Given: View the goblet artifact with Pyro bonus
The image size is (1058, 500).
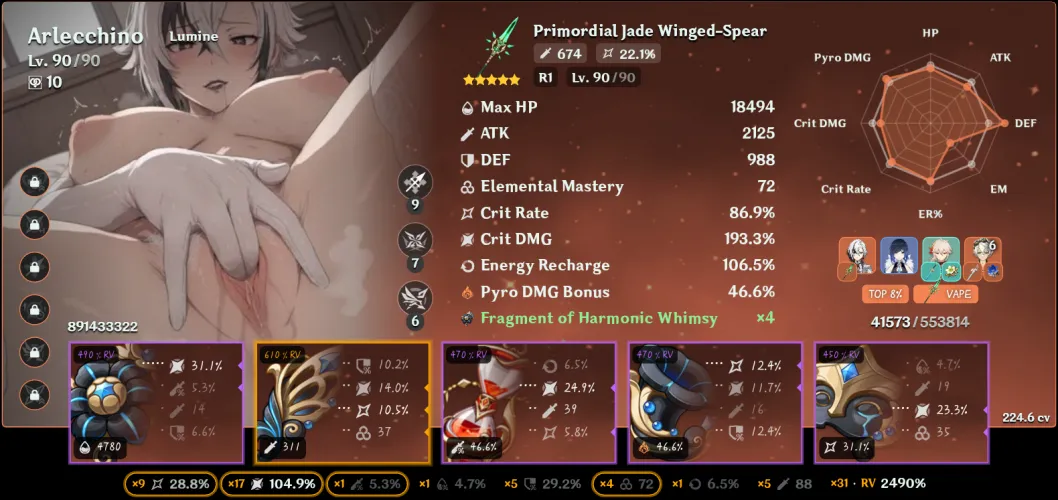Looking at the screenshot, I should point(661,401).
